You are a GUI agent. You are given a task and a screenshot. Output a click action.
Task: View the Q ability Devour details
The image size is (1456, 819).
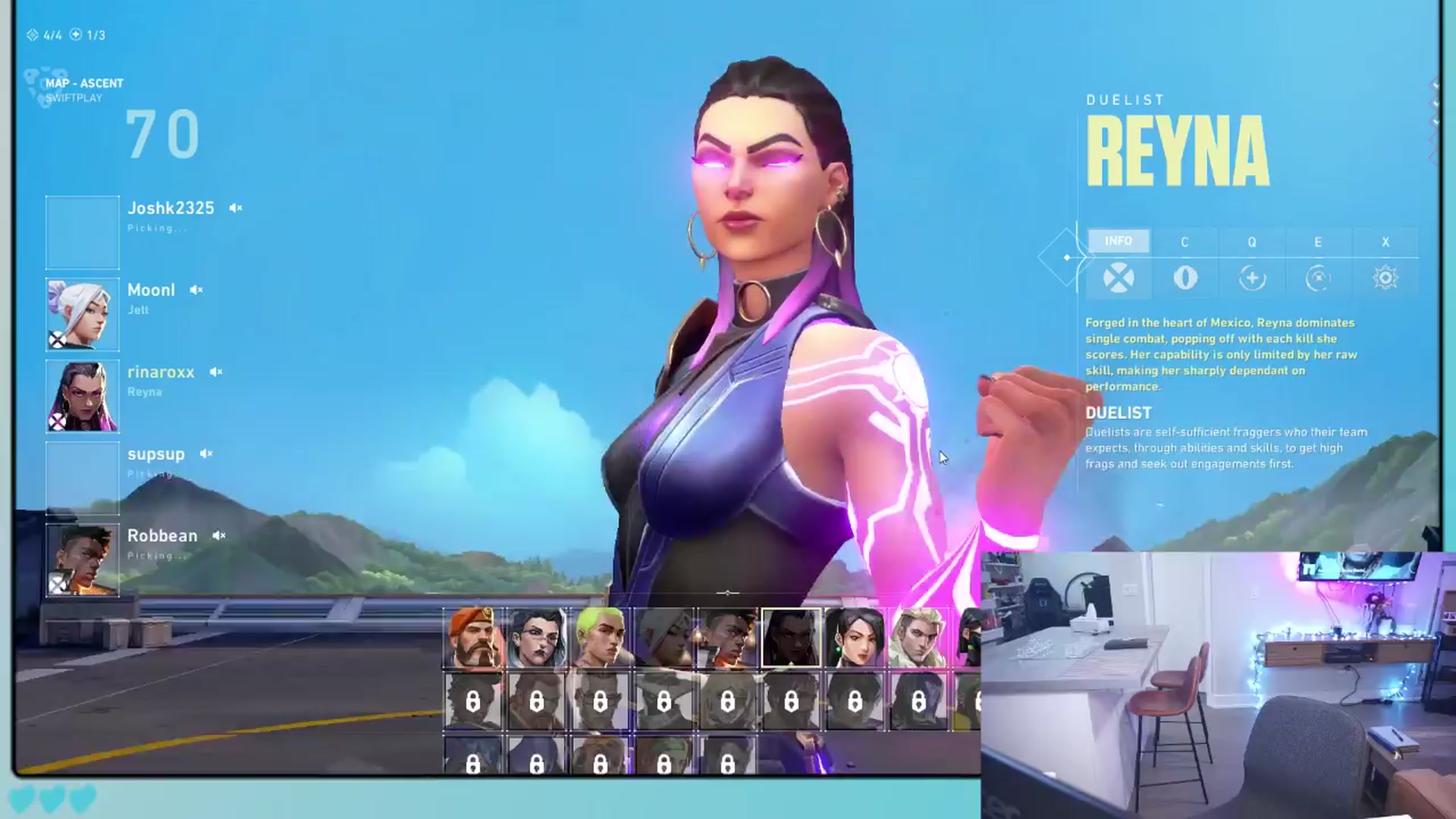tap(1252, 263)
